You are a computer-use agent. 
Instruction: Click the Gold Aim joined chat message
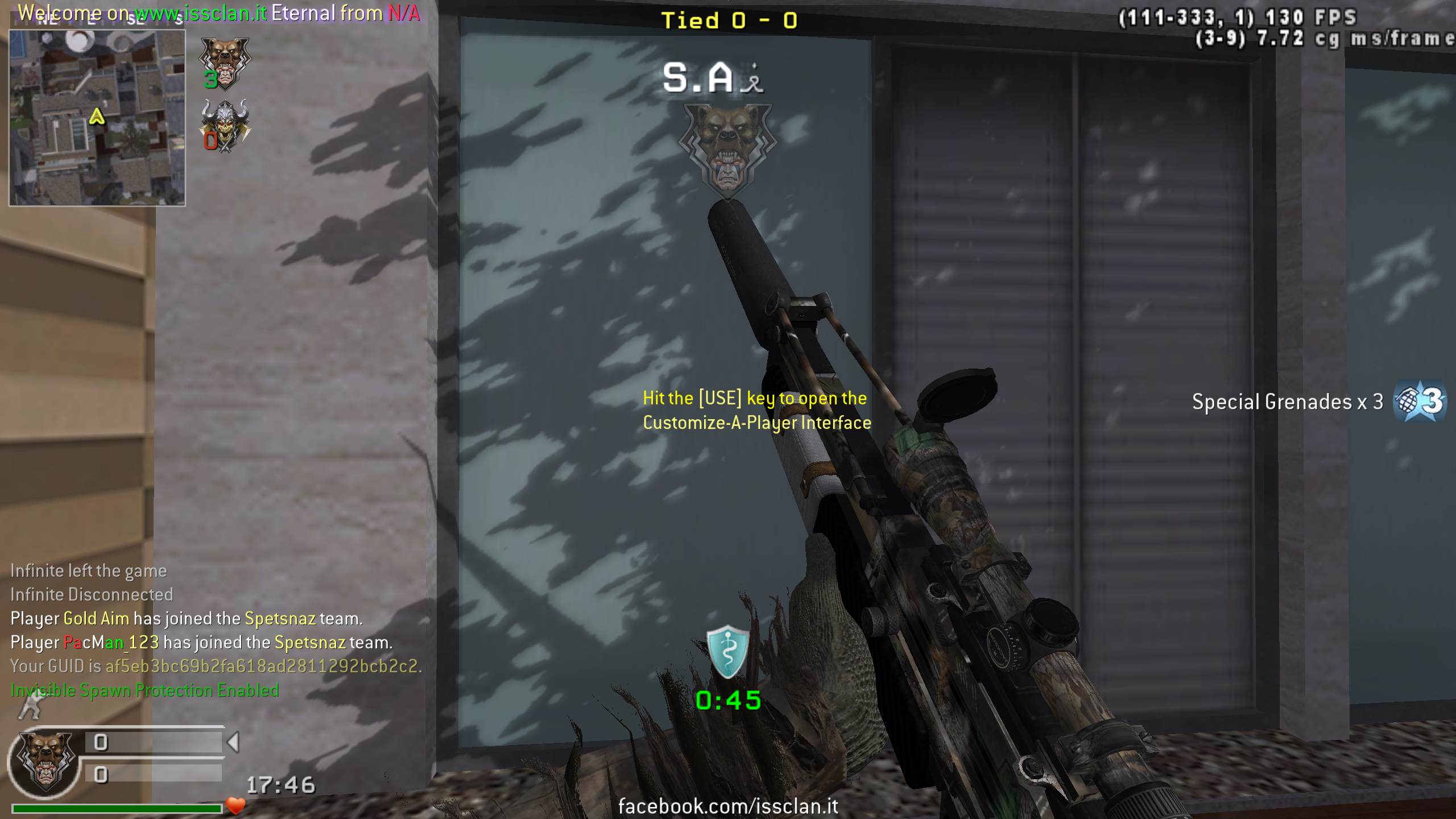tap(187, 618)
